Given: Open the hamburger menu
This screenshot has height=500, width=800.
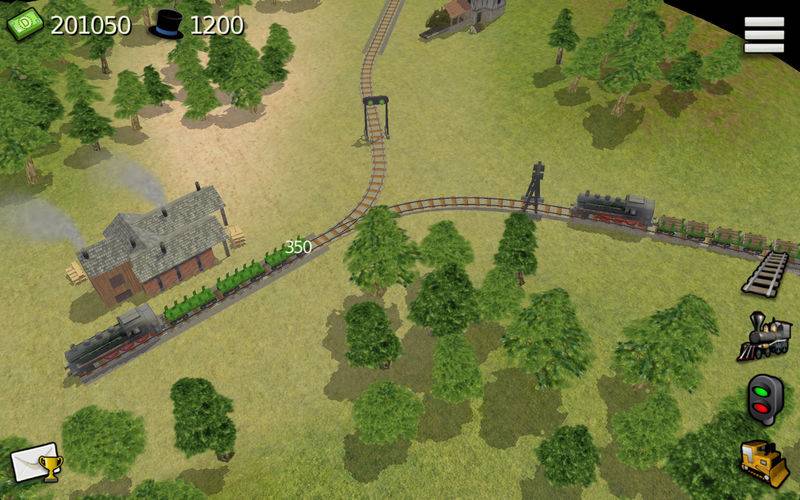Looking at the screenshot, I should click(x=764, y=35).
